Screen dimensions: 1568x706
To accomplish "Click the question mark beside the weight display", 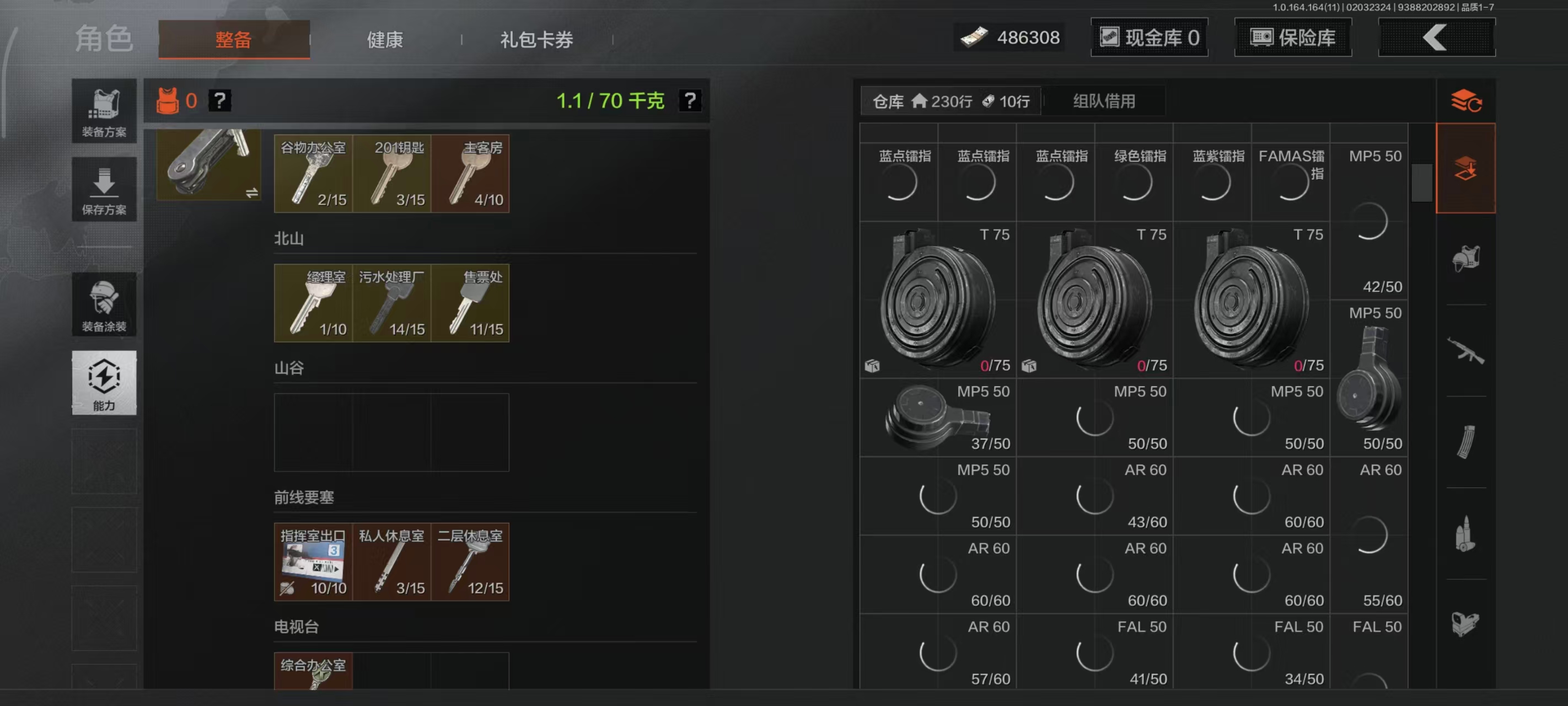I will point(690,100).
